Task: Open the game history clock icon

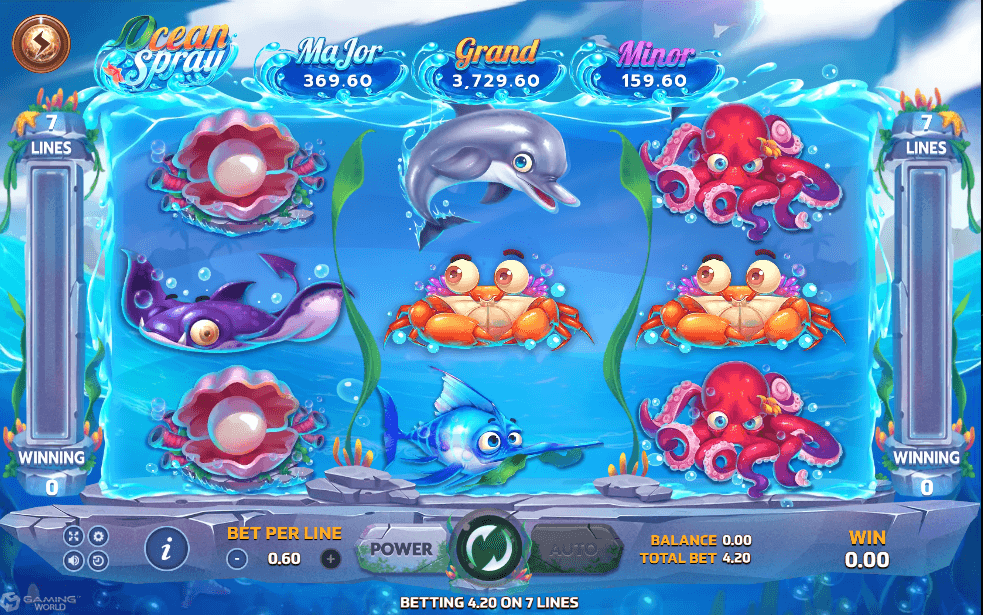Action: [x=98, y=560]
